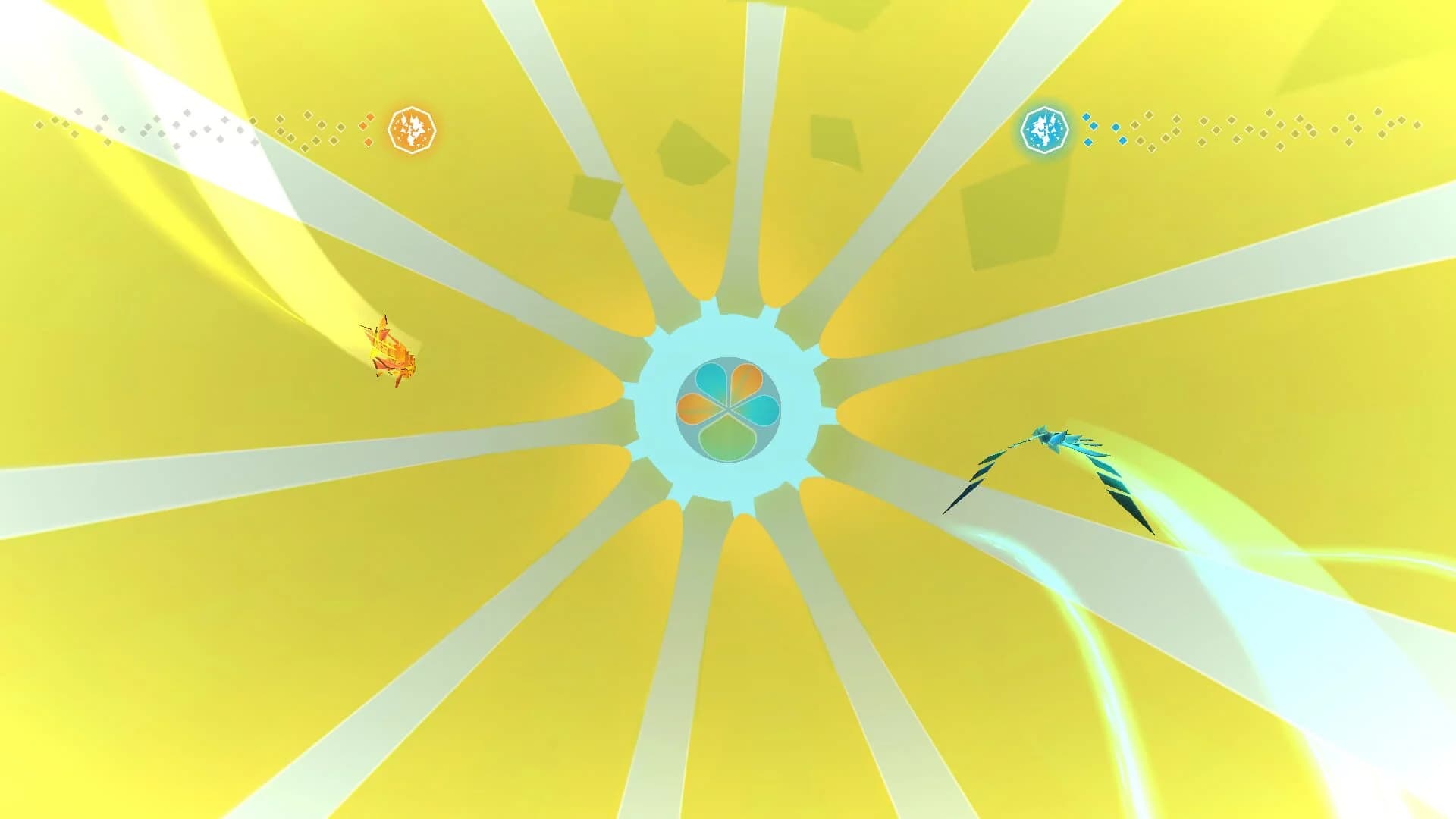Click the green petal inside the flower emblem
Image resolution: width=1456 pixels, height=819 pixels.
(x=728, y=440)
